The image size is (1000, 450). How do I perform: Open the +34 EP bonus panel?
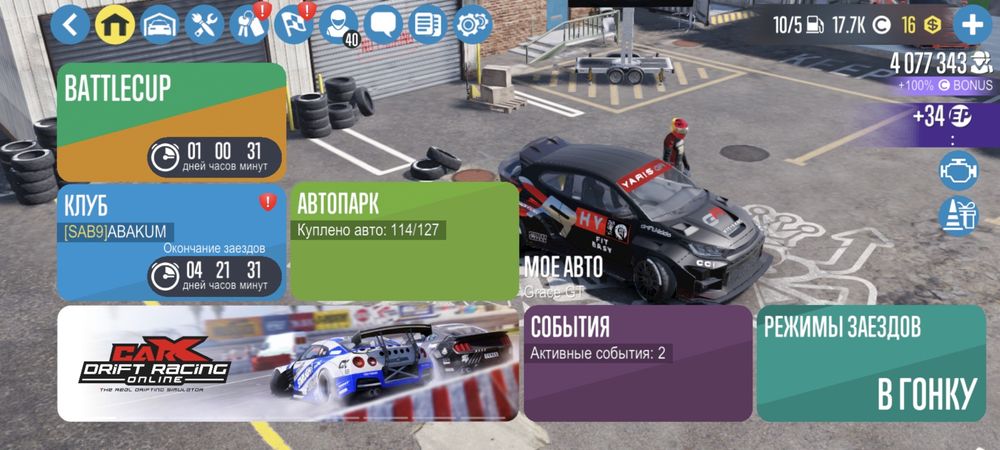click(940, 116)
